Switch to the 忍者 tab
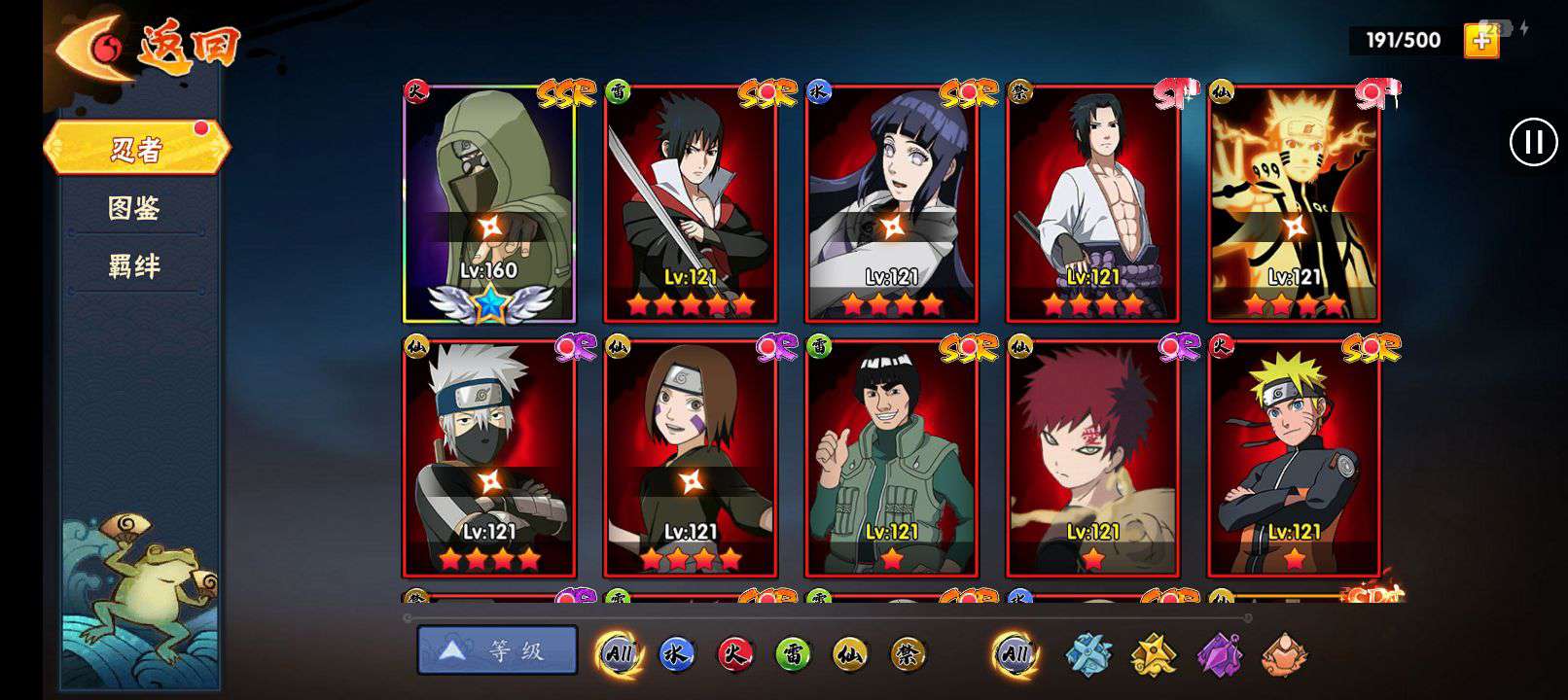The width and height of the screenshot is (1568, 700). pos(136,149)
